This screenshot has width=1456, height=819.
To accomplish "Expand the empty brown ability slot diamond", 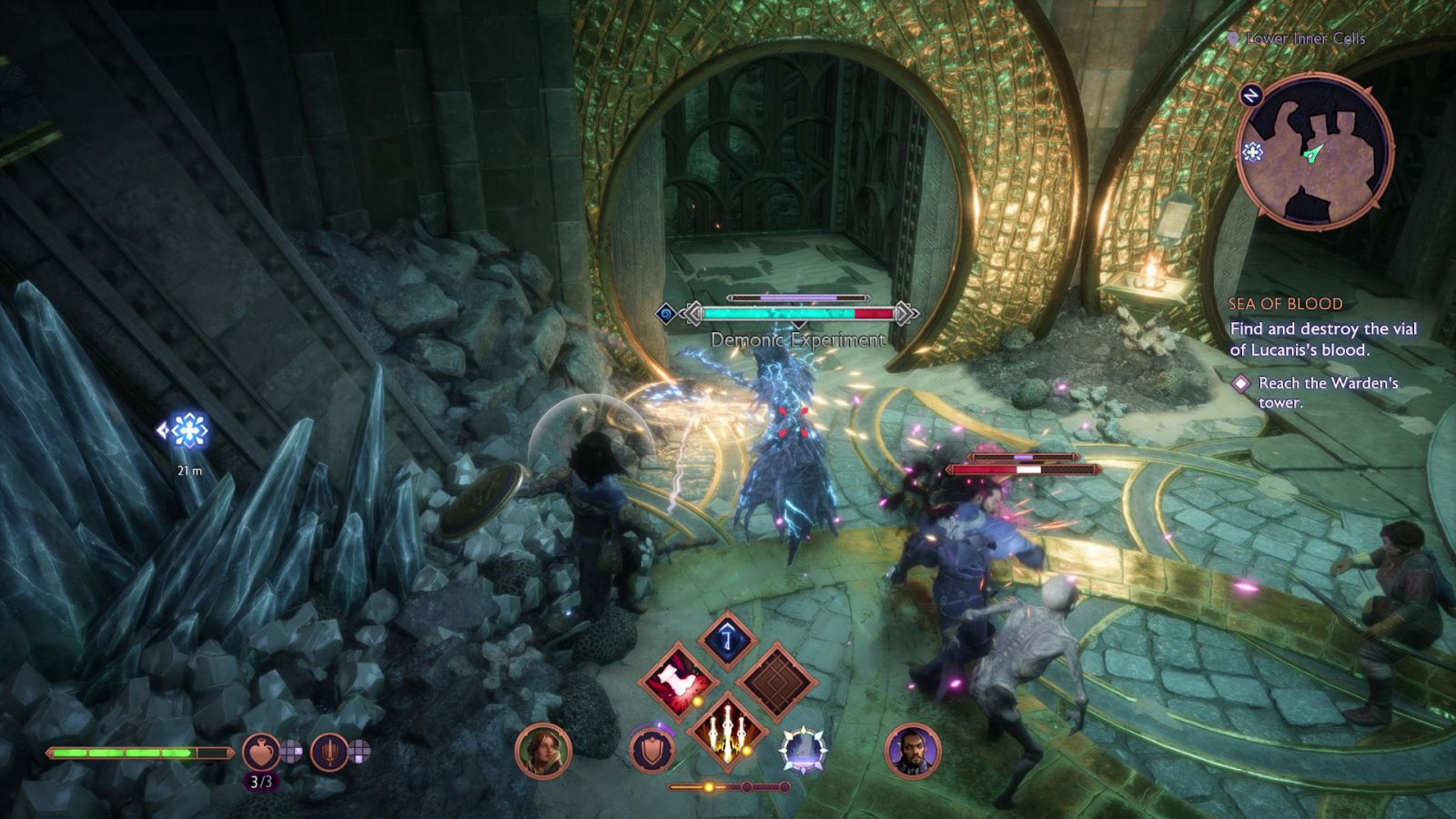I will click(778, 680).
